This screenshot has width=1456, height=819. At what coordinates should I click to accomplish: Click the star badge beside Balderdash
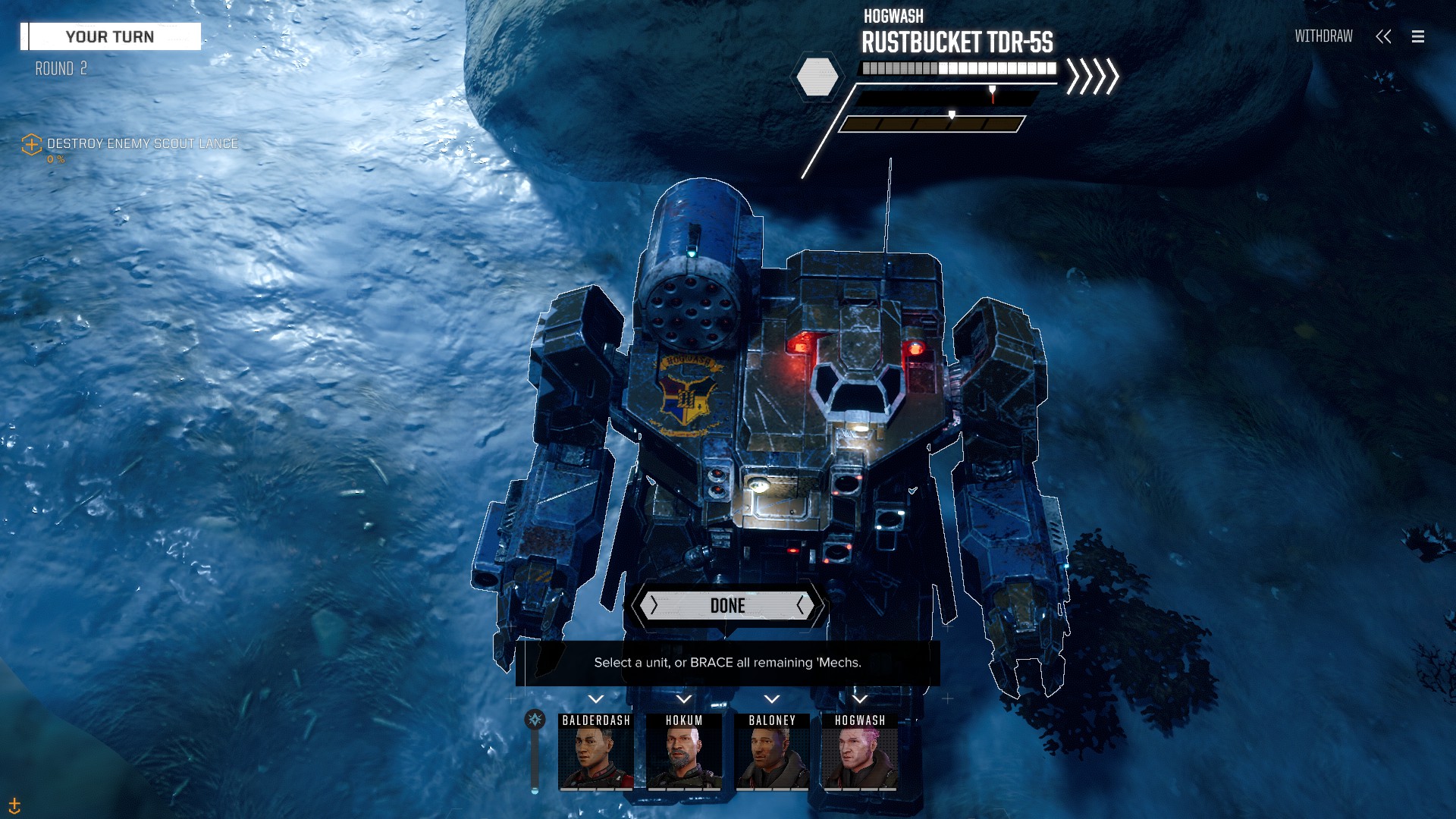[x=535, y=720]
